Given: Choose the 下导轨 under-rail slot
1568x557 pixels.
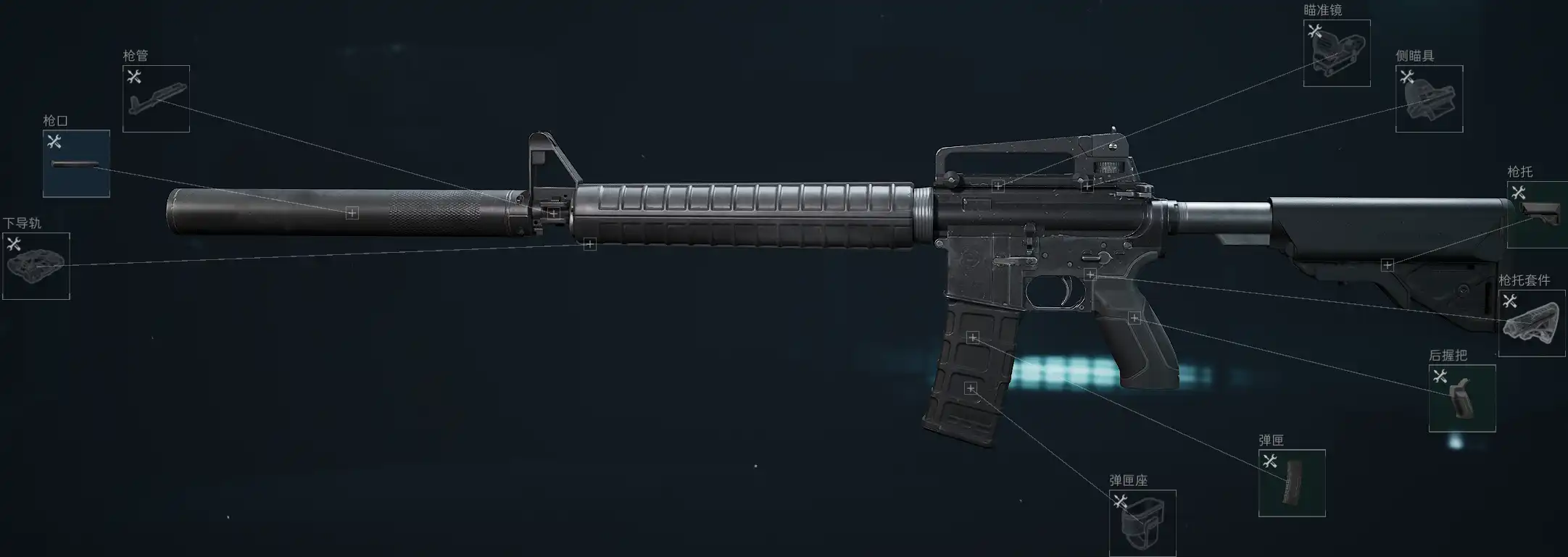Looking at the screenshot, I should pos(36,266).
